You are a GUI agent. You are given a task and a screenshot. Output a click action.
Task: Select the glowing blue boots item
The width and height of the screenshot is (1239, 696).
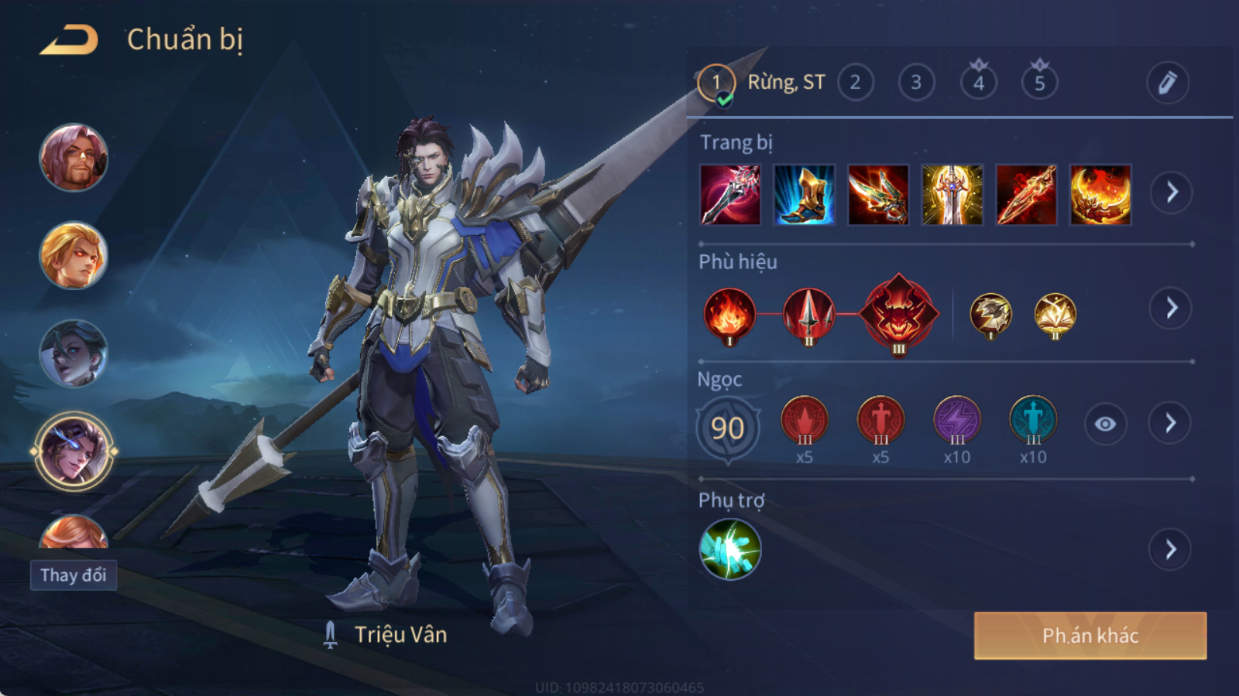tap(804, 194)
